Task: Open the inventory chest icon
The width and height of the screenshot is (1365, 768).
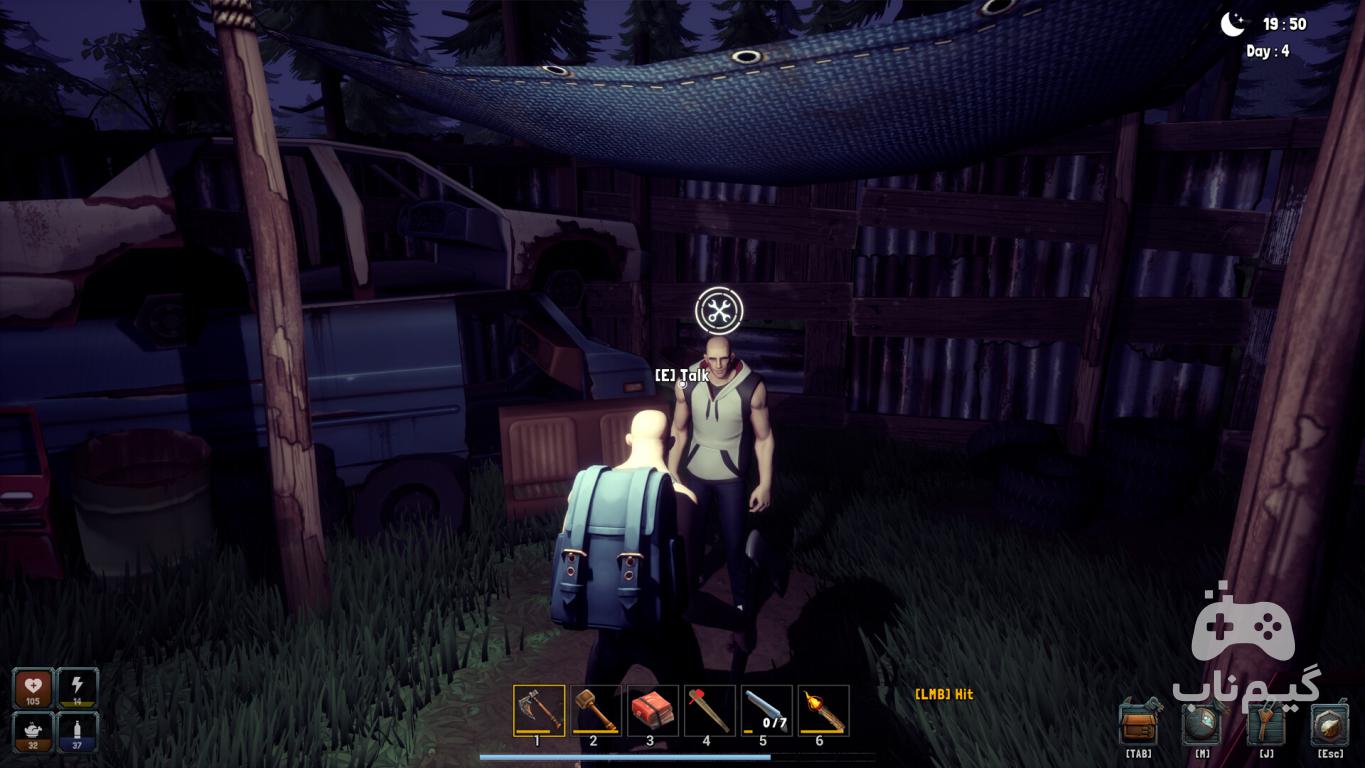Action: 1138,723
